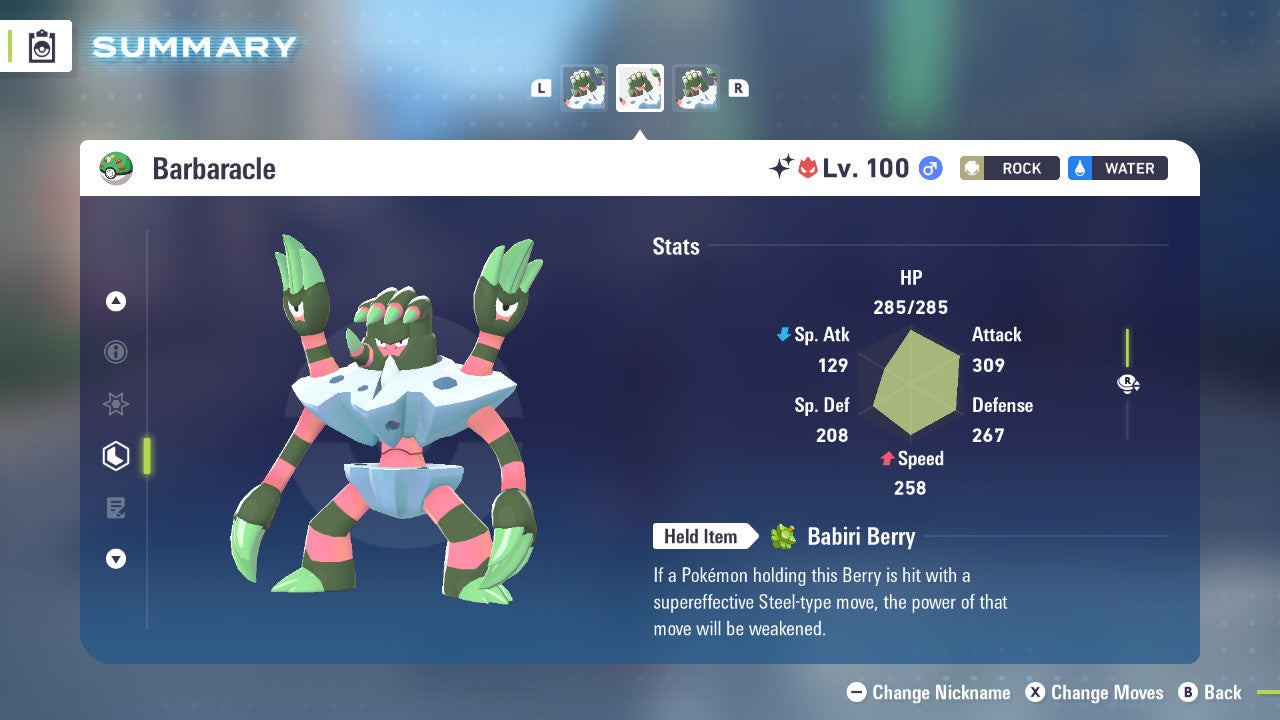Image resolution: width=1280 pixels, height=720 pixels.
Task: Click the Friend Ball icon beside Barbaracle
Action: 117,168
